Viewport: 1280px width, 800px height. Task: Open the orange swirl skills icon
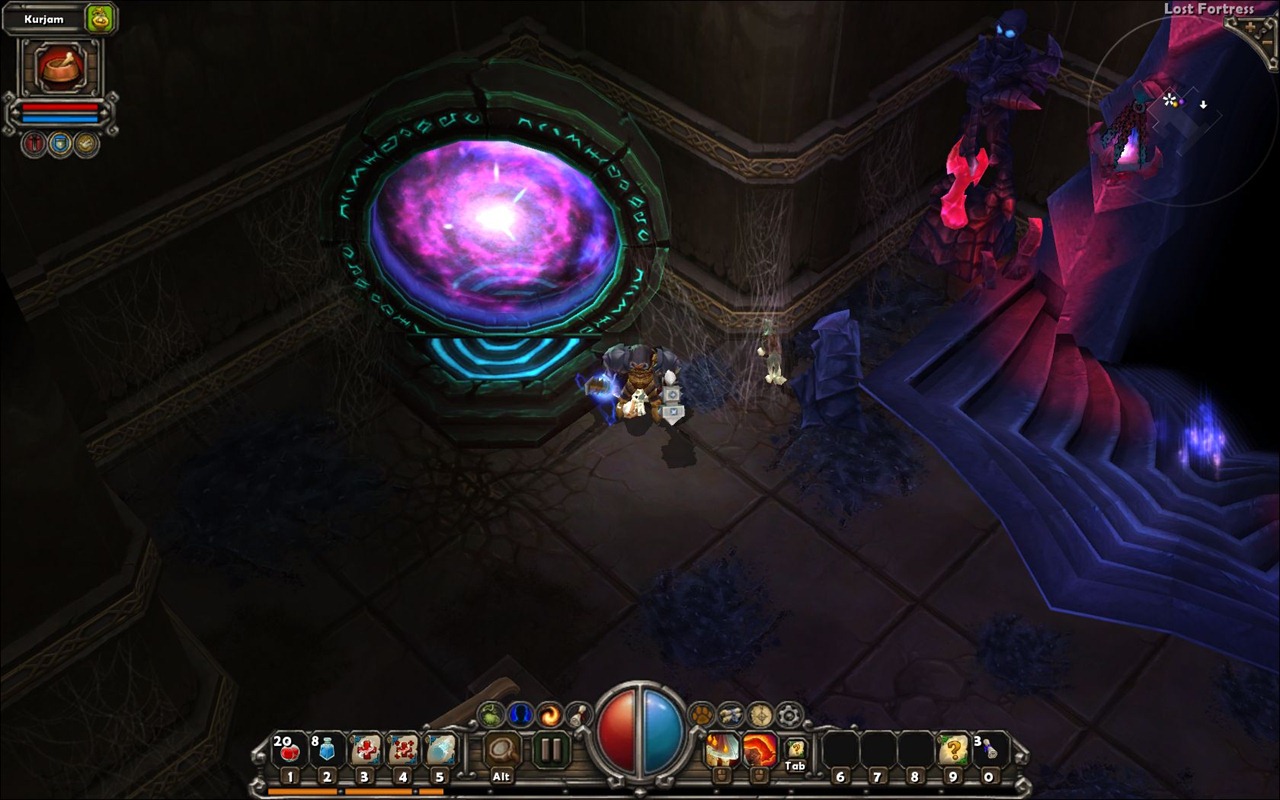(x=549, y=715)
